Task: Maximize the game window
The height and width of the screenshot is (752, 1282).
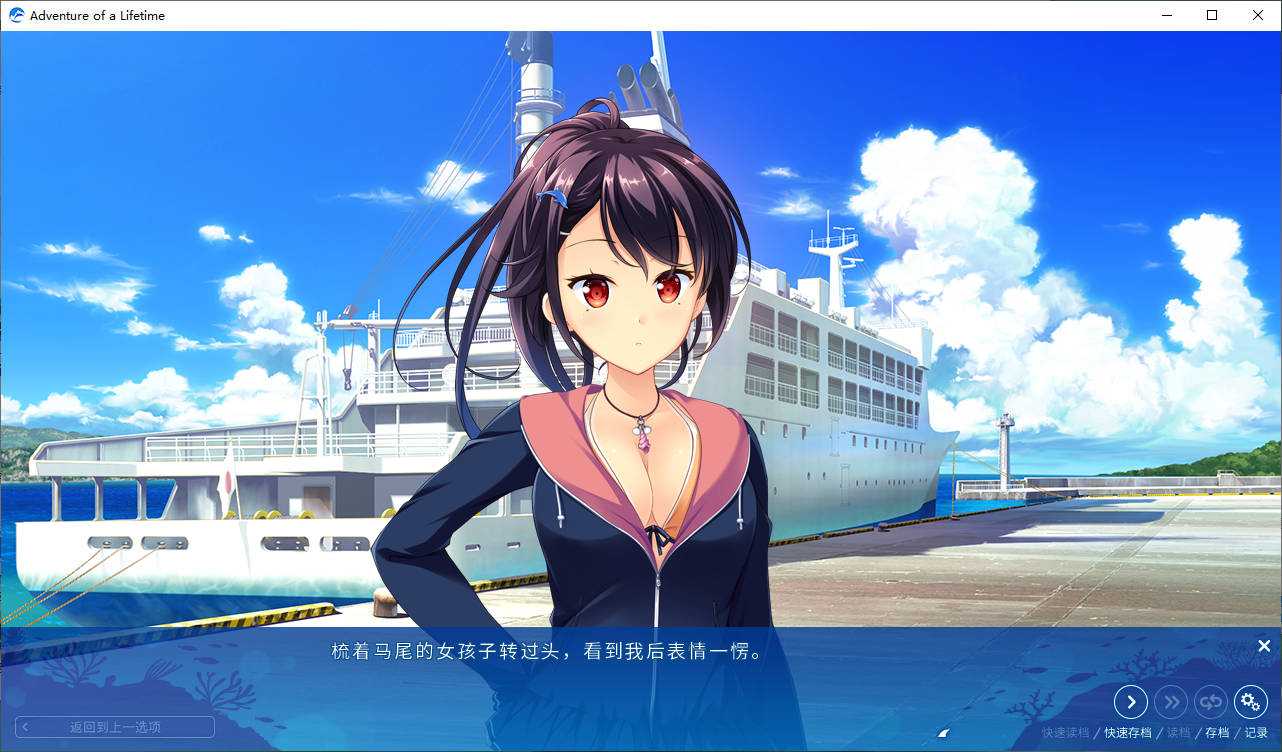Action: tap(1212, 15)
